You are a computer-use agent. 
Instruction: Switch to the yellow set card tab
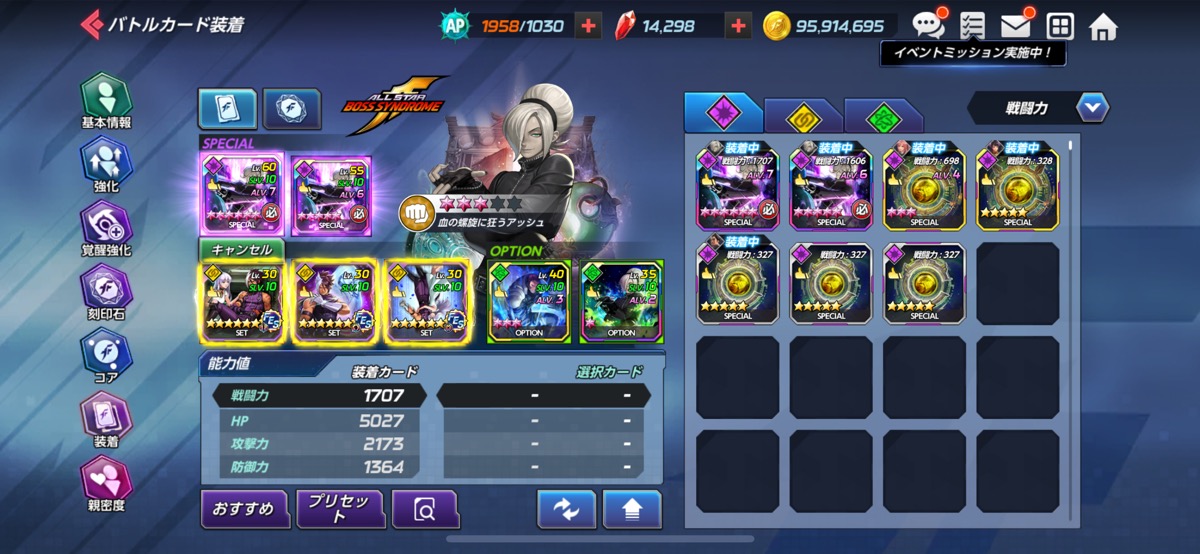pyautogui.click(x=802, y=115)
